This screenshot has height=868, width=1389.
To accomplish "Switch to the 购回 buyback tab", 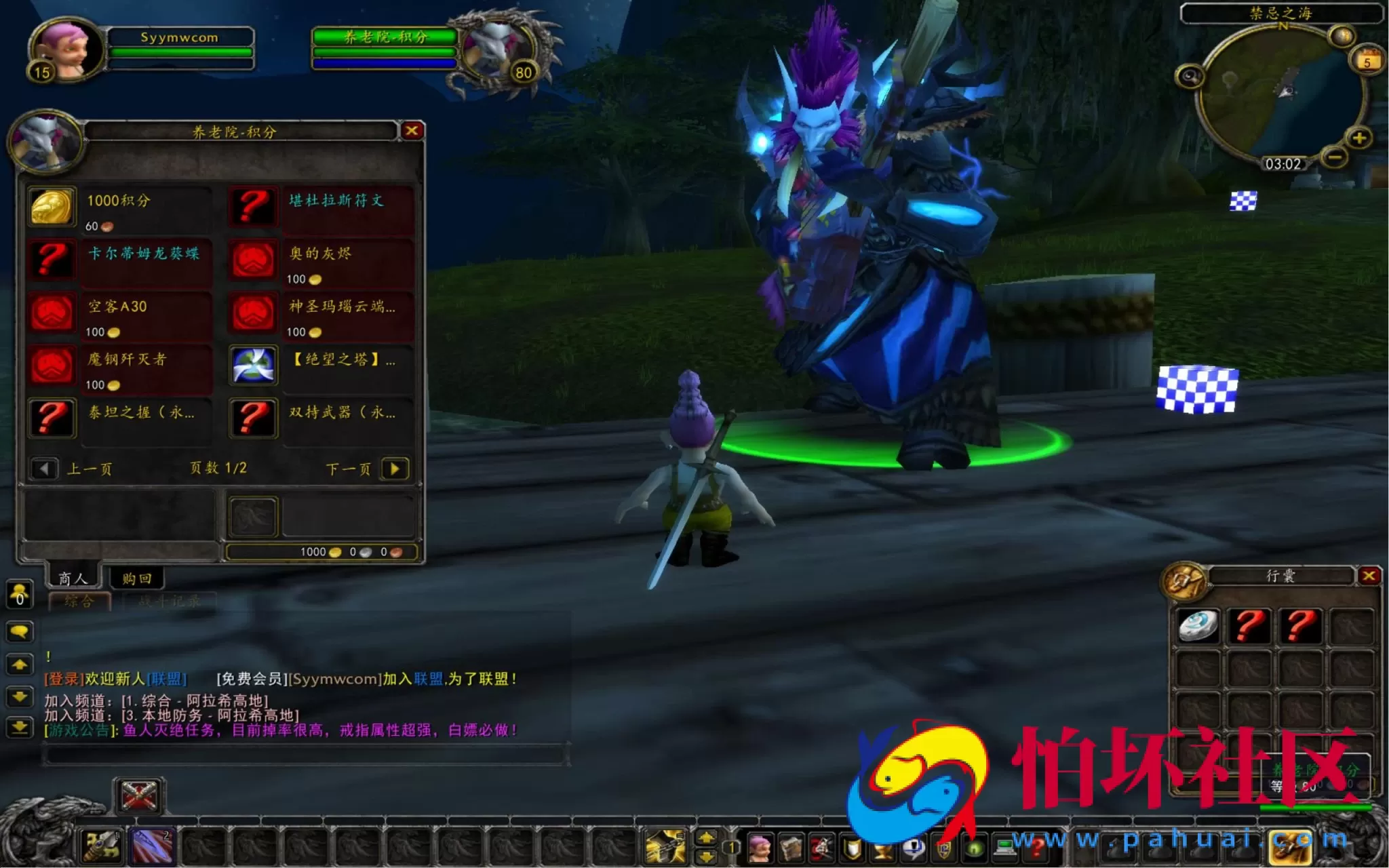I will point(136,577).
